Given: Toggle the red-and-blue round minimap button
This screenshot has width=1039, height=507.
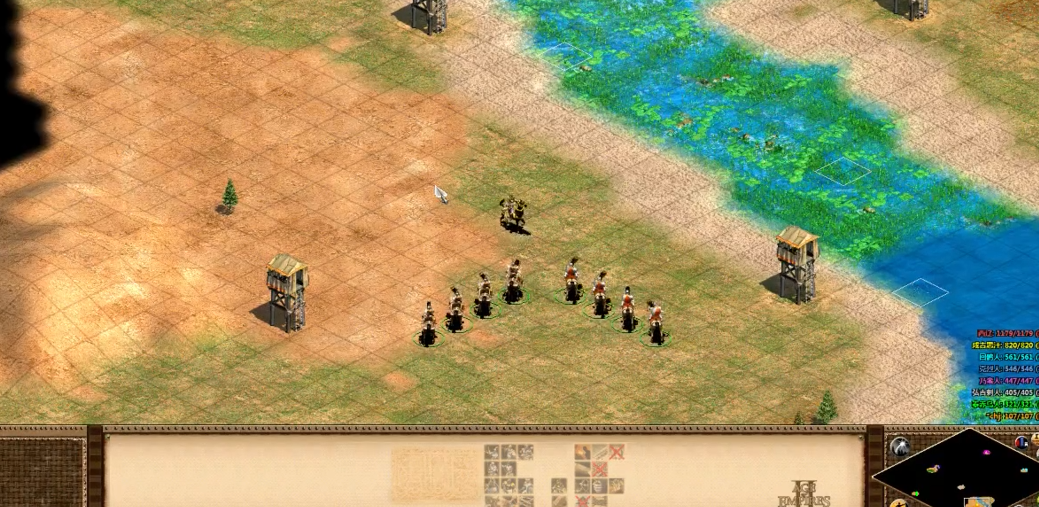Looking at the screenshot, I should pos(1022,443).
